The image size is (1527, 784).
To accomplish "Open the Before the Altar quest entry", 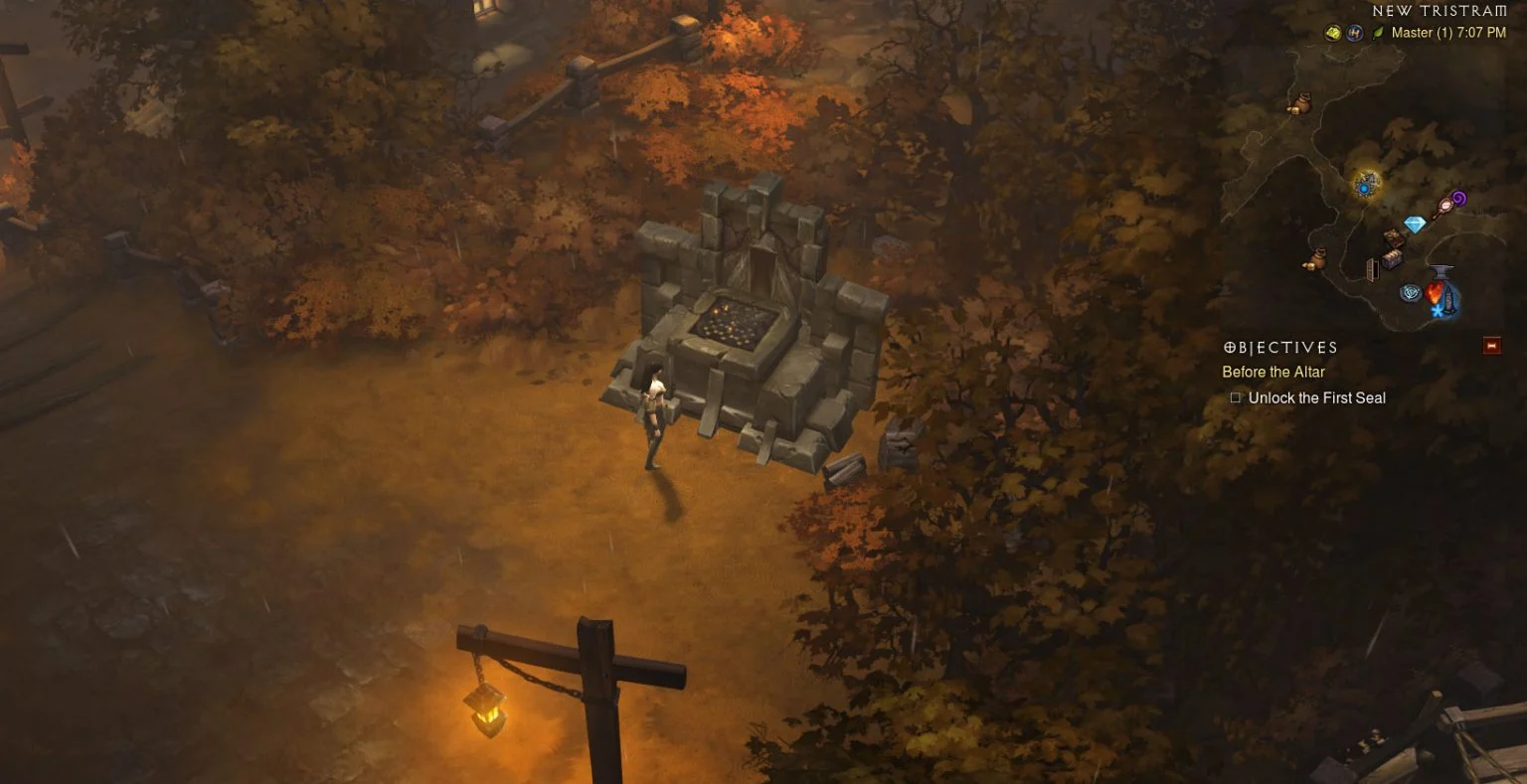I will click(1273, 372).
